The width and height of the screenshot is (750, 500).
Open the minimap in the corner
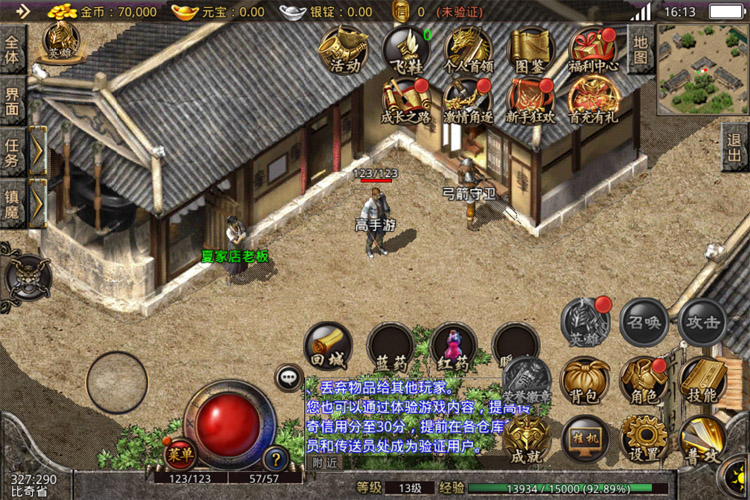pos(702,70)
